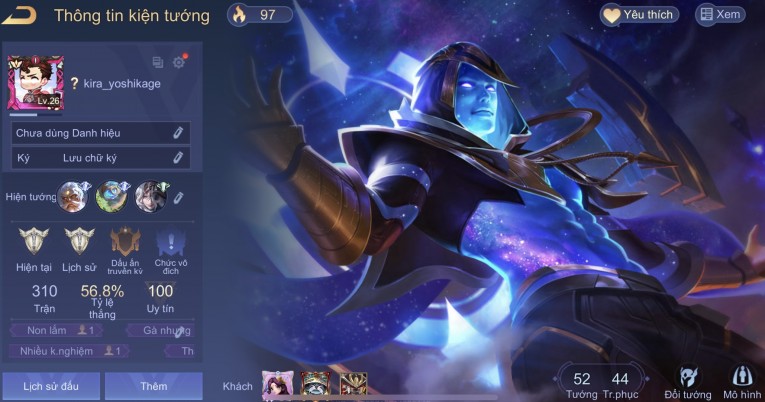Open the Mô hình model view

coord(741,381)
